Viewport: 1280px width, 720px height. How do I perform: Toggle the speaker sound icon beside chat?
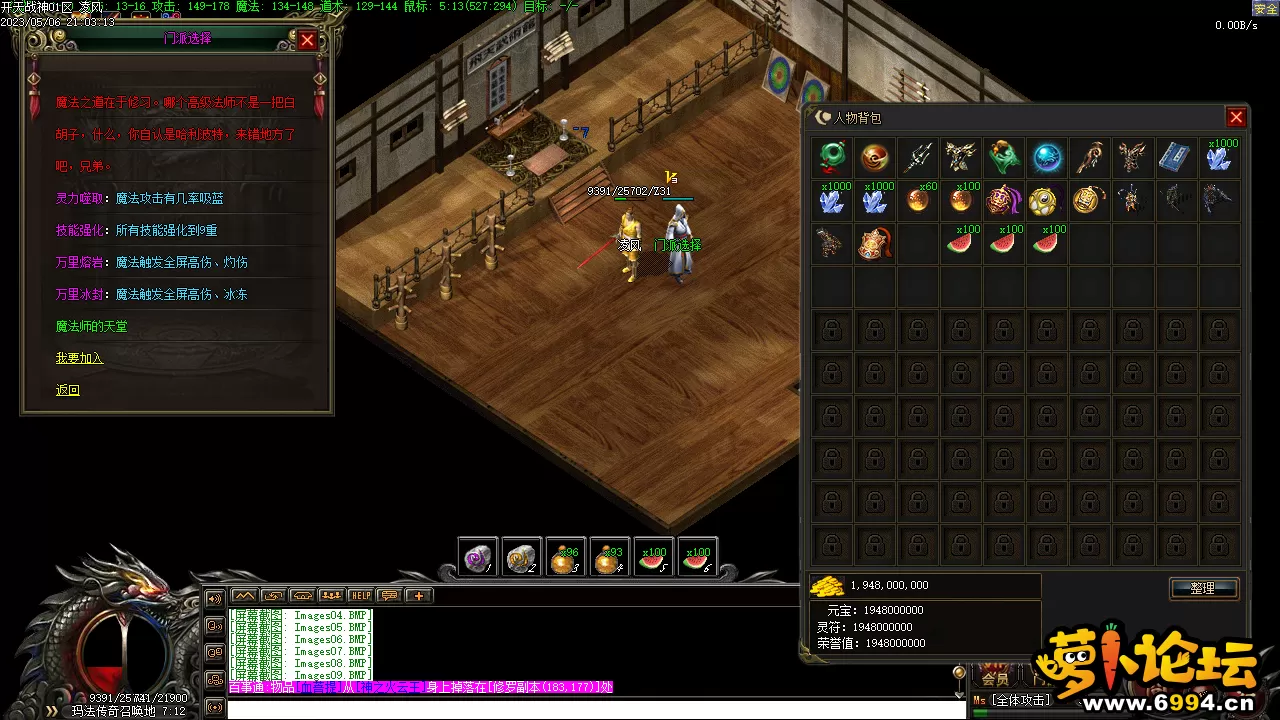click(214, 599)
